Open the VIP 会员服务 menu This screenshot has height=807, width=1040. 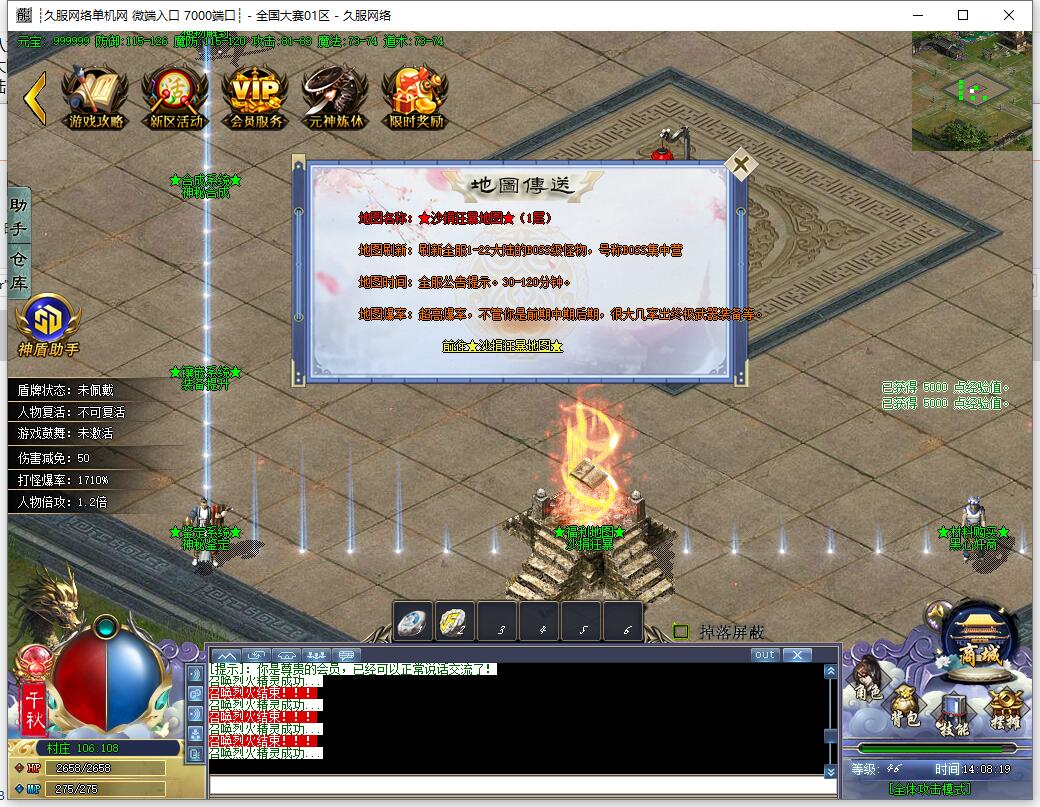(257, 98)
